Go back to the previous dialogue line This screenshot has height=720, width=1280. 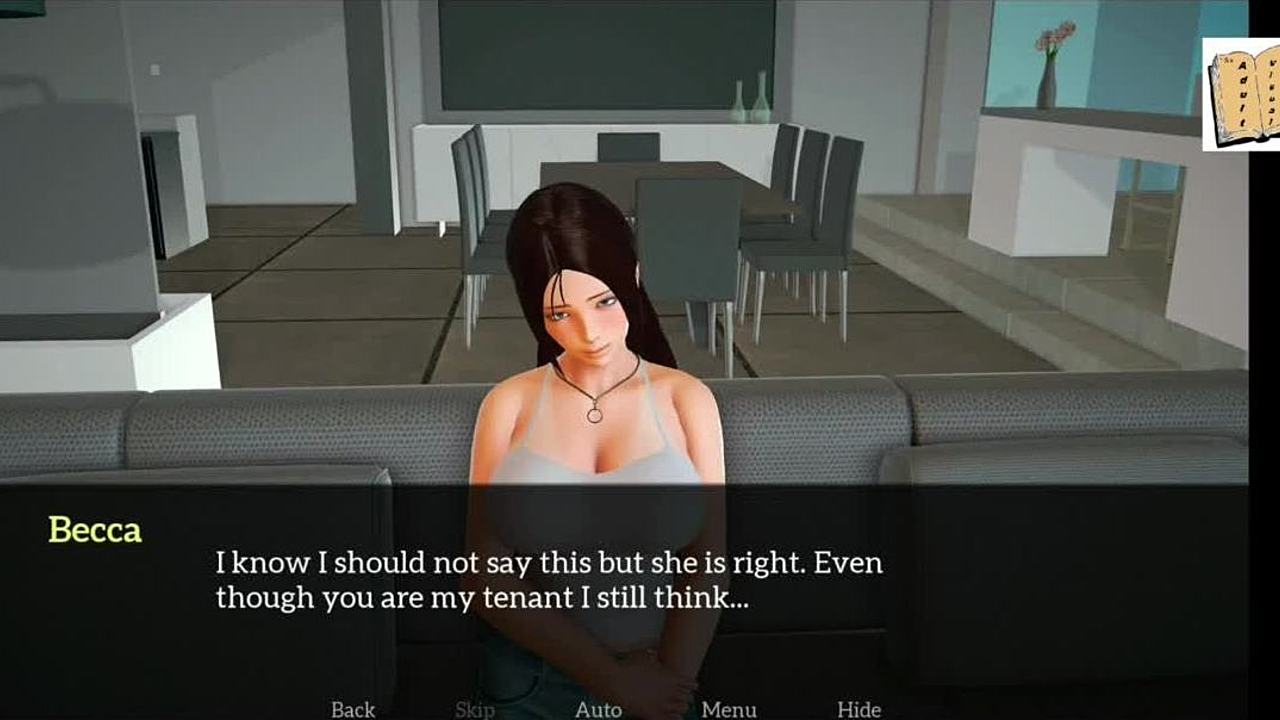pos(353,709)
